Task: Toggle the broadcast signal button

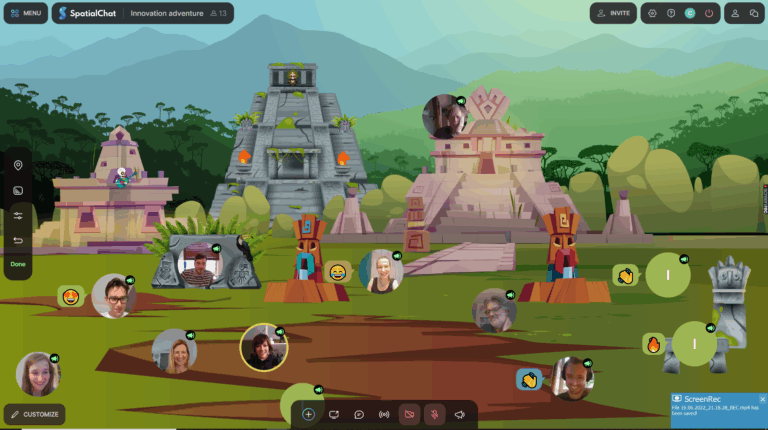Action: (x=383, y=414)
